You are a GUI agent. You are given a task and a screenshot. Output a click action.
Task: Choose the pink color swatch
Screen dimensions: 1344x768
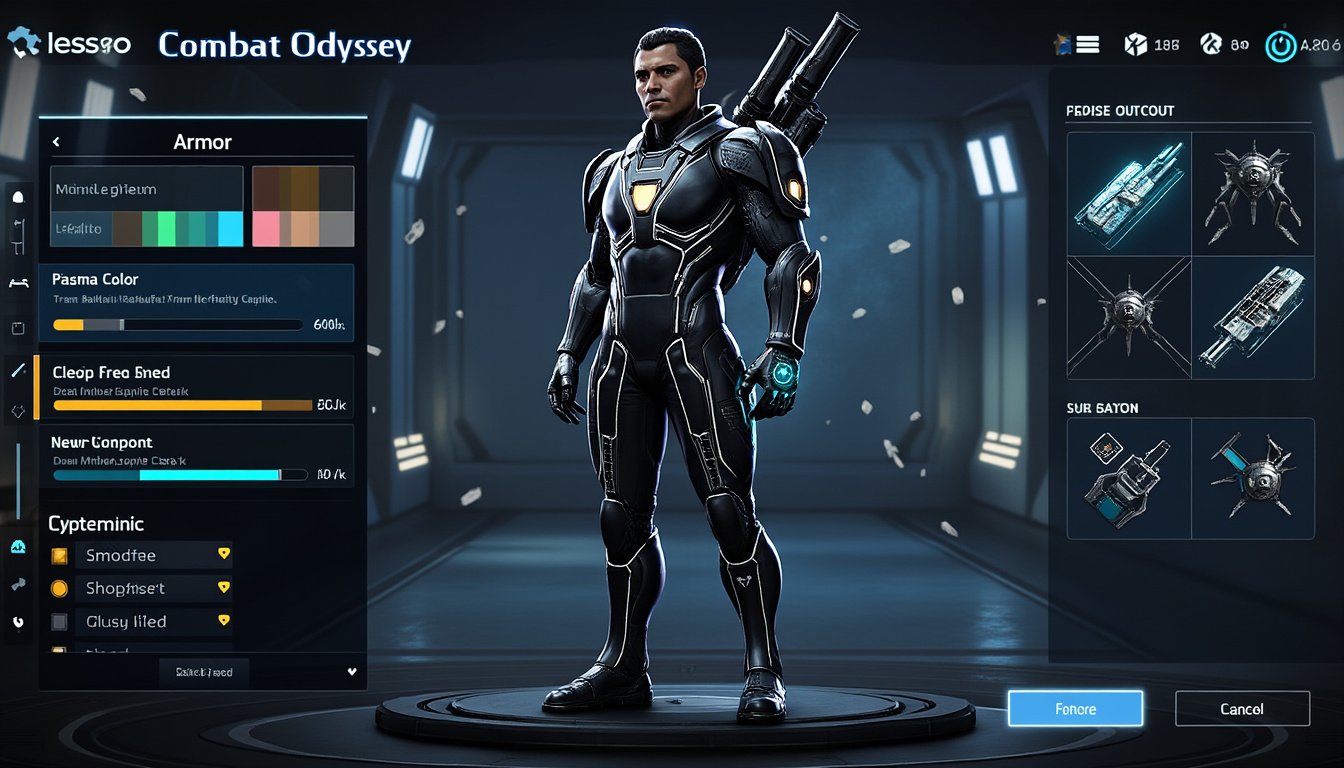coord(265,229)
